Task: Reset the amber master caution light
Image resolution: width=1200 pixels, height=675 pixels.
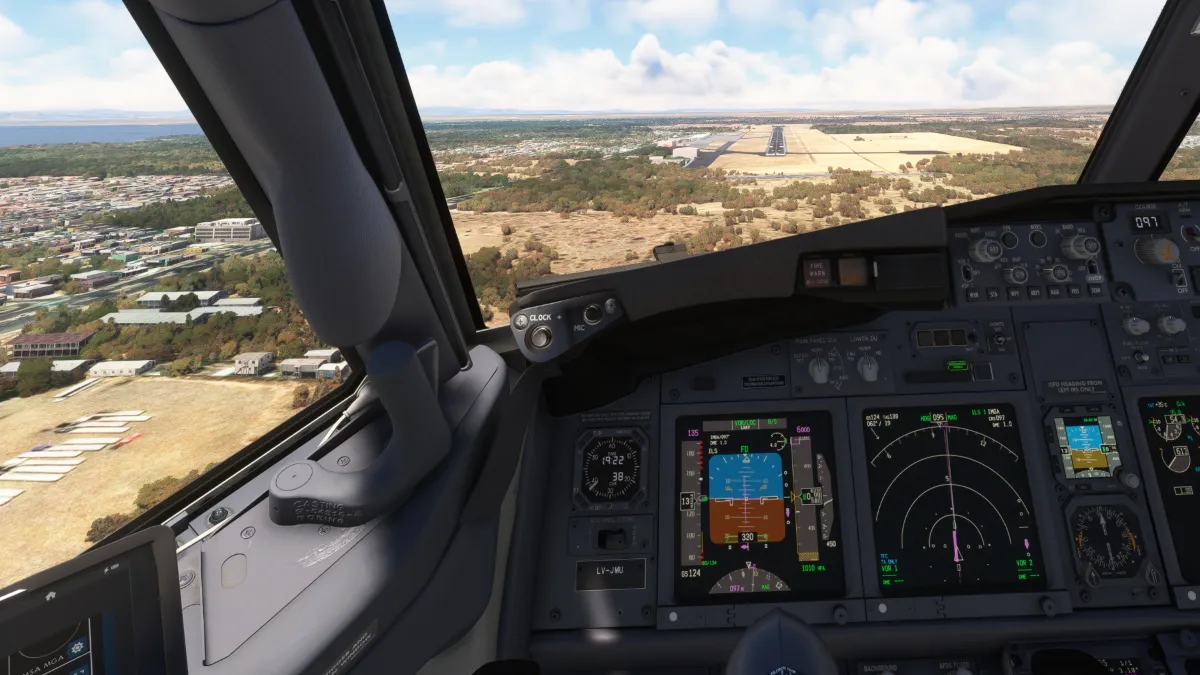Action: click(x=852, y=271)
